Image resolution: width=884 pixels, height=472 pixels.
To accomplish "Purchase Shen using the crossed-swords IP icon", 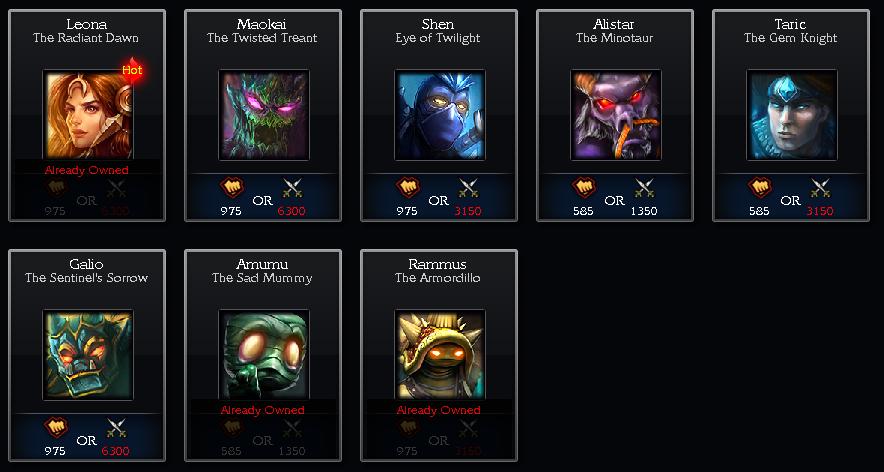I will 469,188.
